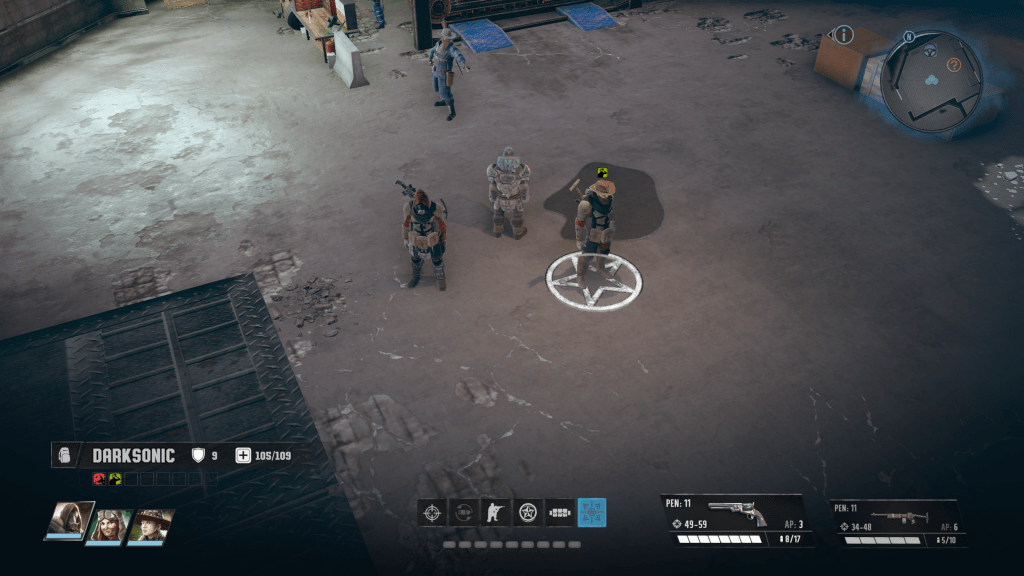The height and width of the screenshot is (576, 1024).
Task: Equip the revolver weapon panel
Action: (737, 520)
